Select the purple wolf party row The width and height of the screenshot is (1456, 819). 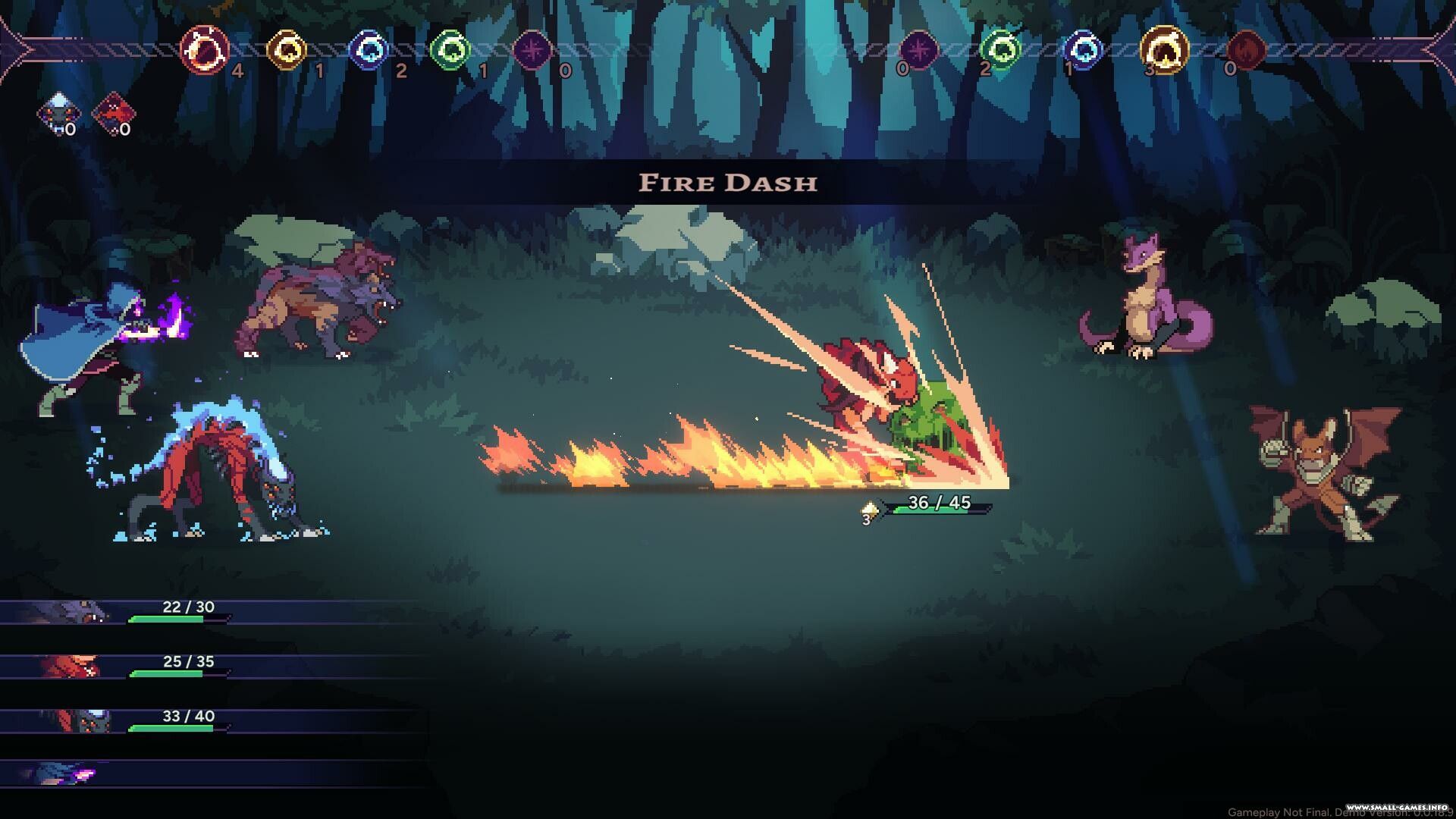[x=114, y=612]
